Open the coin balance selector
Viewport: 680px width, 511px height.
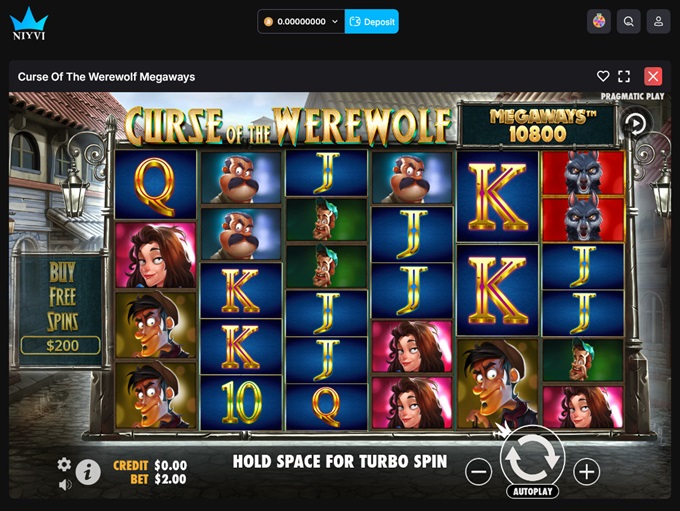(x=301, y=21)
